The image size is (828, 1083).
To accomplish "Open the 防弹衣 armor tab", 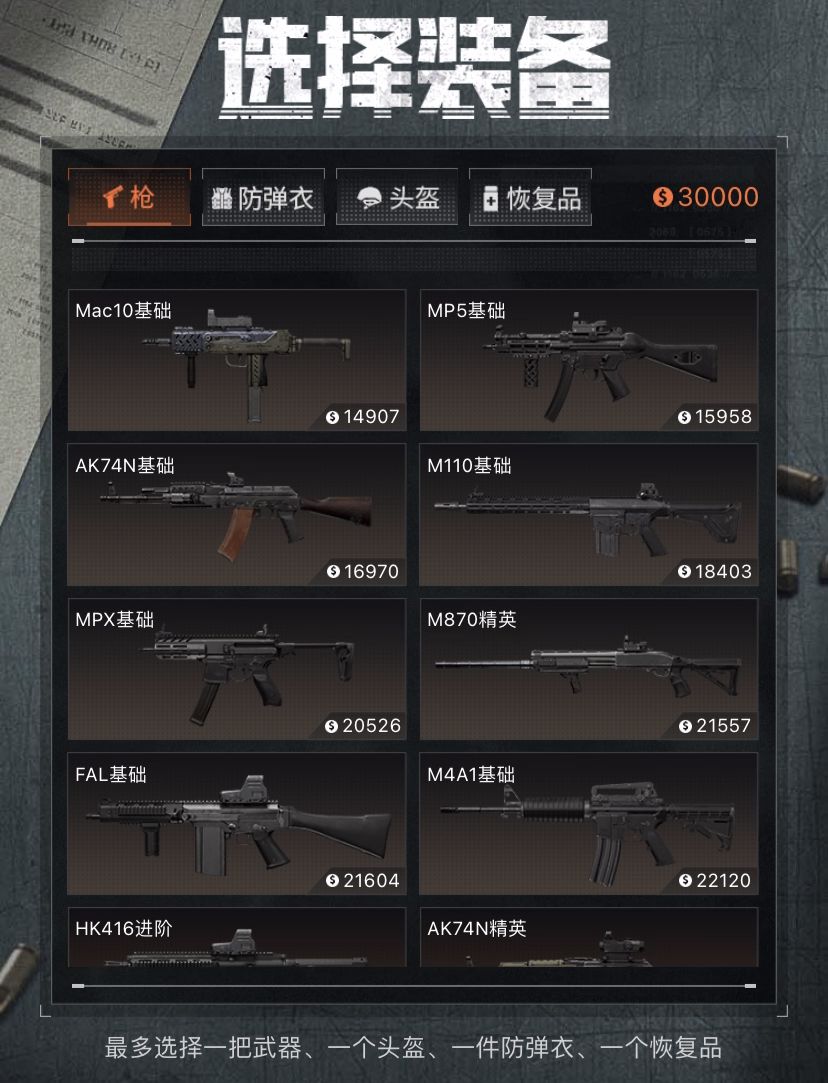I will [x=263, y=197].
